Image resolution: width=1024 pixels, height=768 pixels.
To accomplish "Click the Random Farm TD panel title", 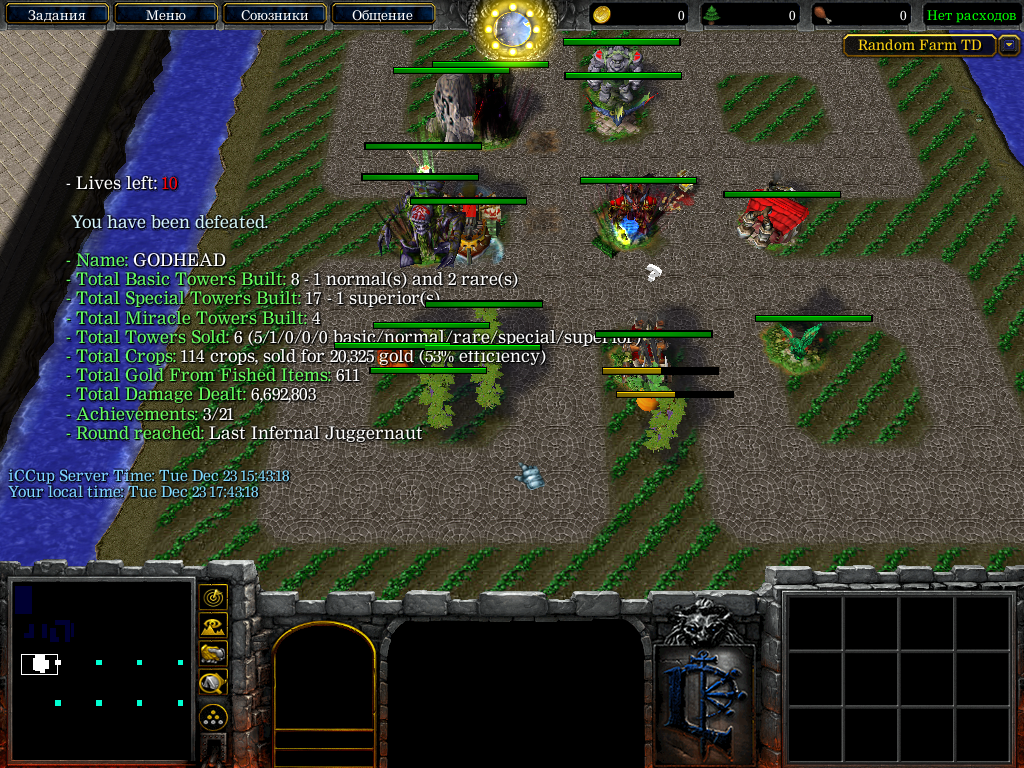I will [920, 45].
